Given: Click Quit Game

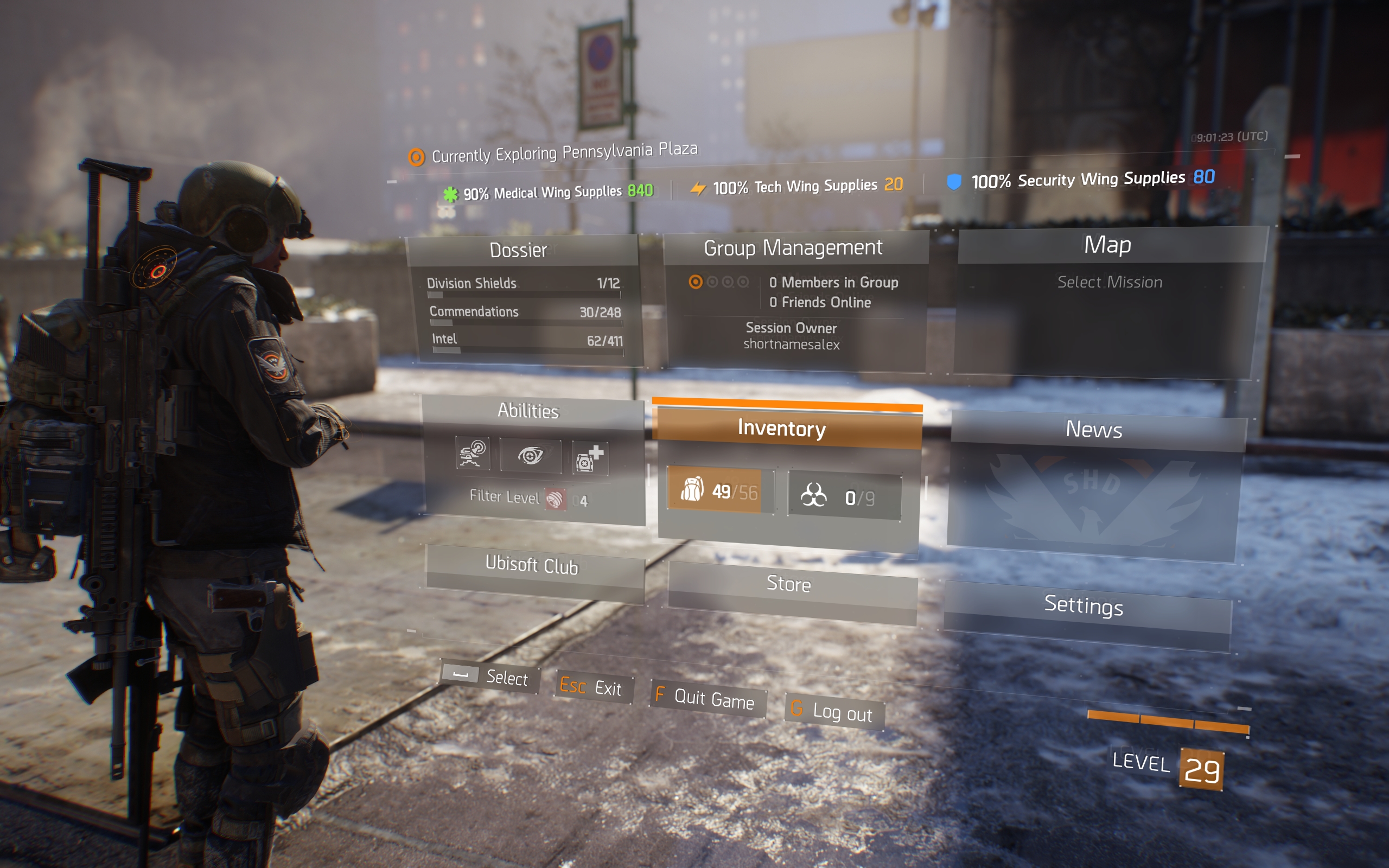Looking at the screenshot, I should point(707,699).
